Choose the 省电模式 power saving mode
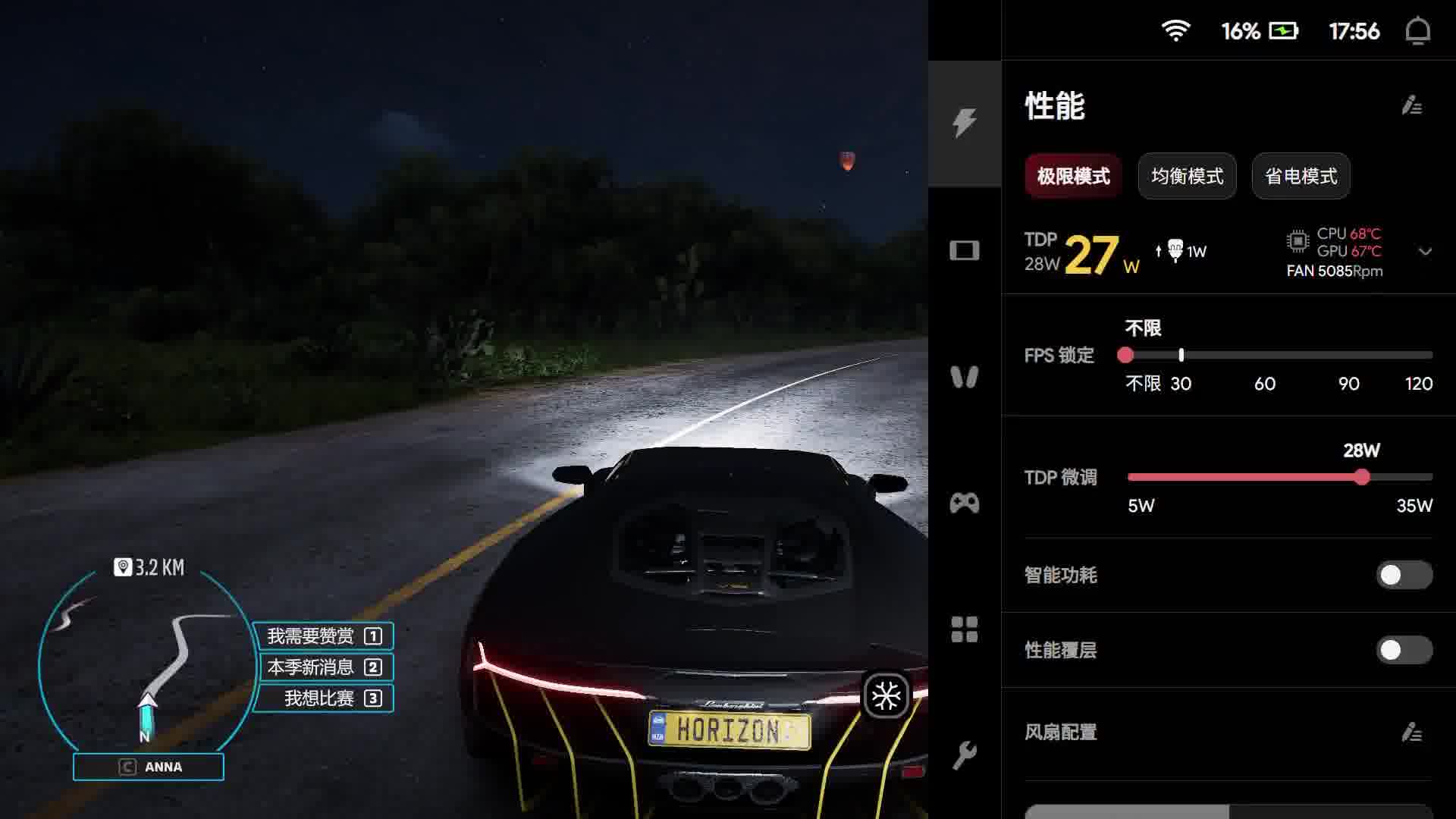The height and width of the screenshot is (819, 1456). click(x=1301, y=176)
